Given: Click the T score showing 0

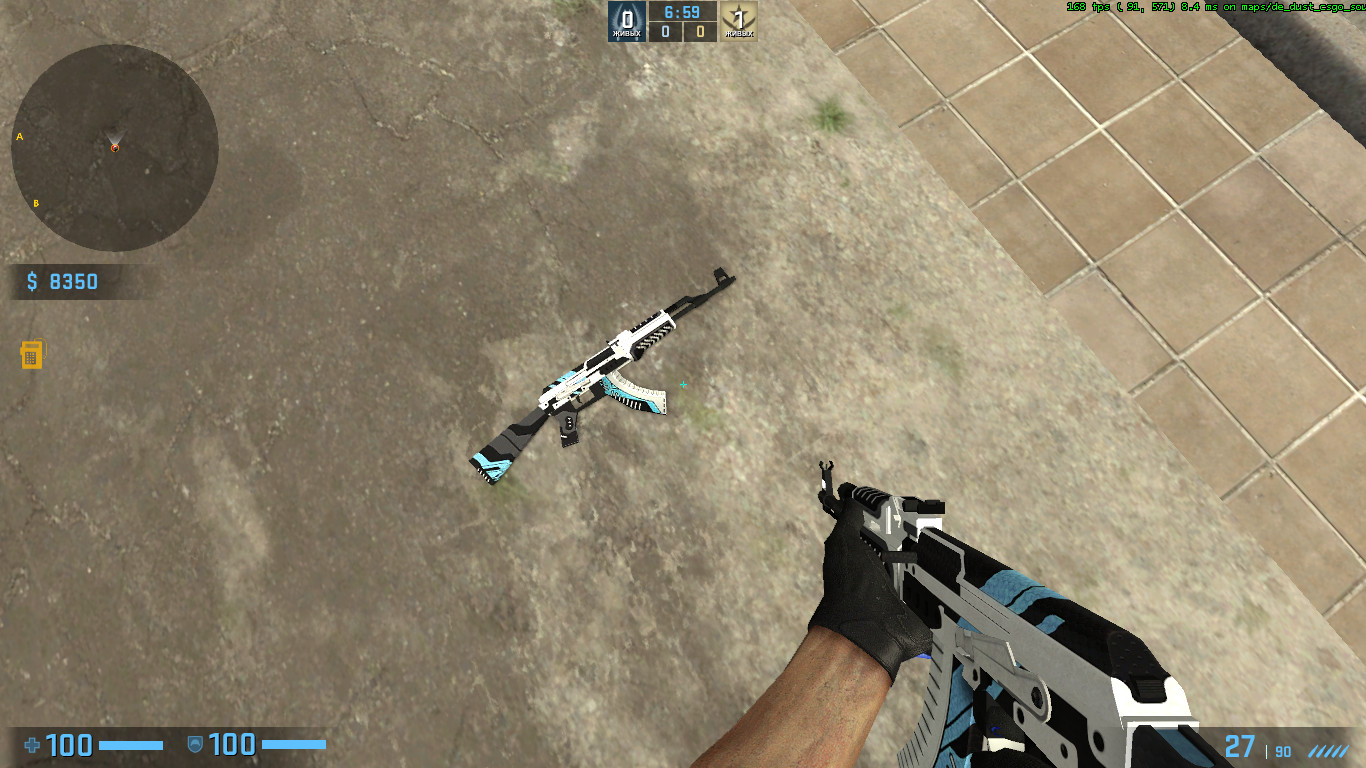Looking at the screenshot, I should (x=700, y=31).
